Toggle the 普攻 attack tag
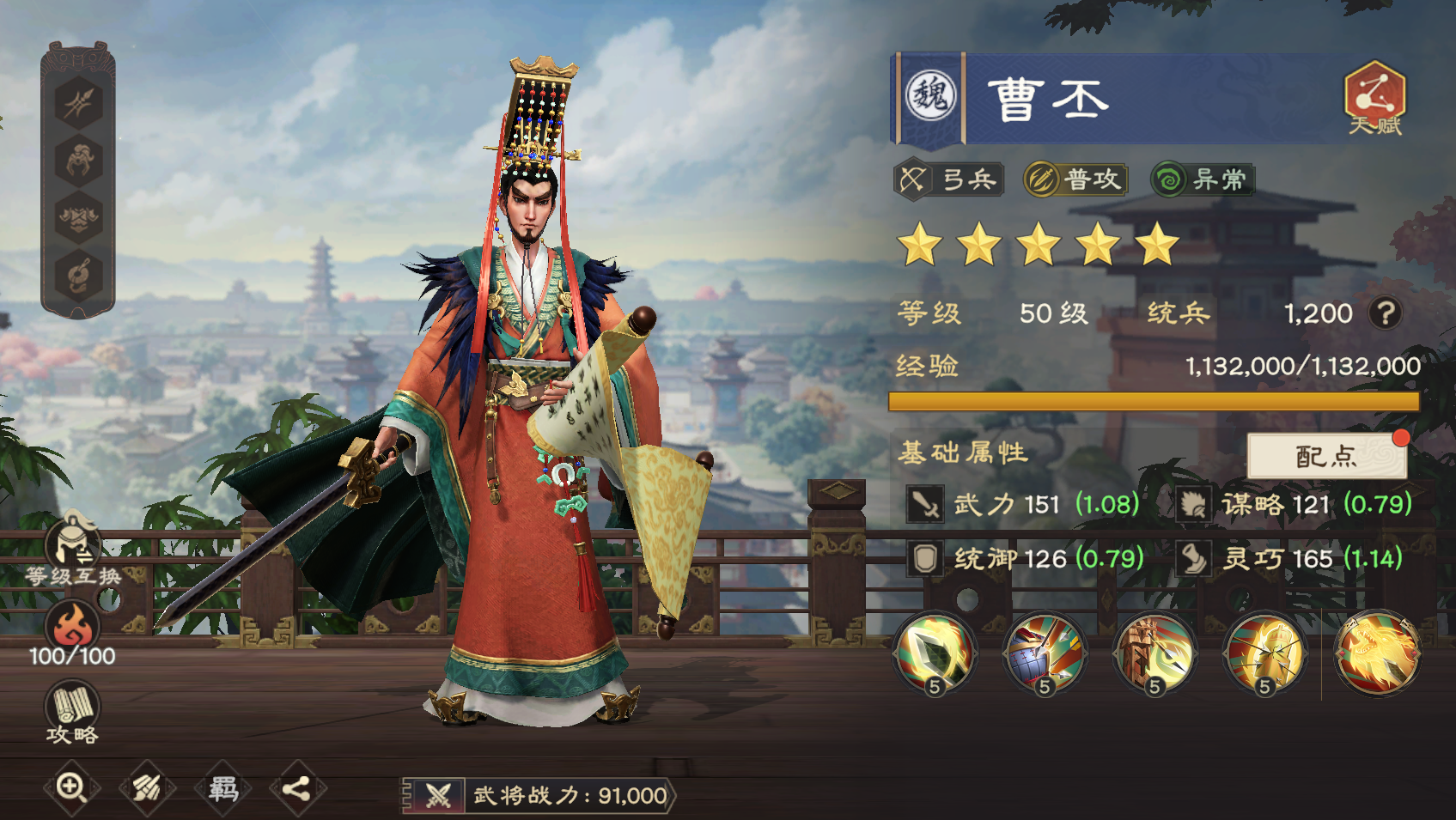 pos(1075,180)
